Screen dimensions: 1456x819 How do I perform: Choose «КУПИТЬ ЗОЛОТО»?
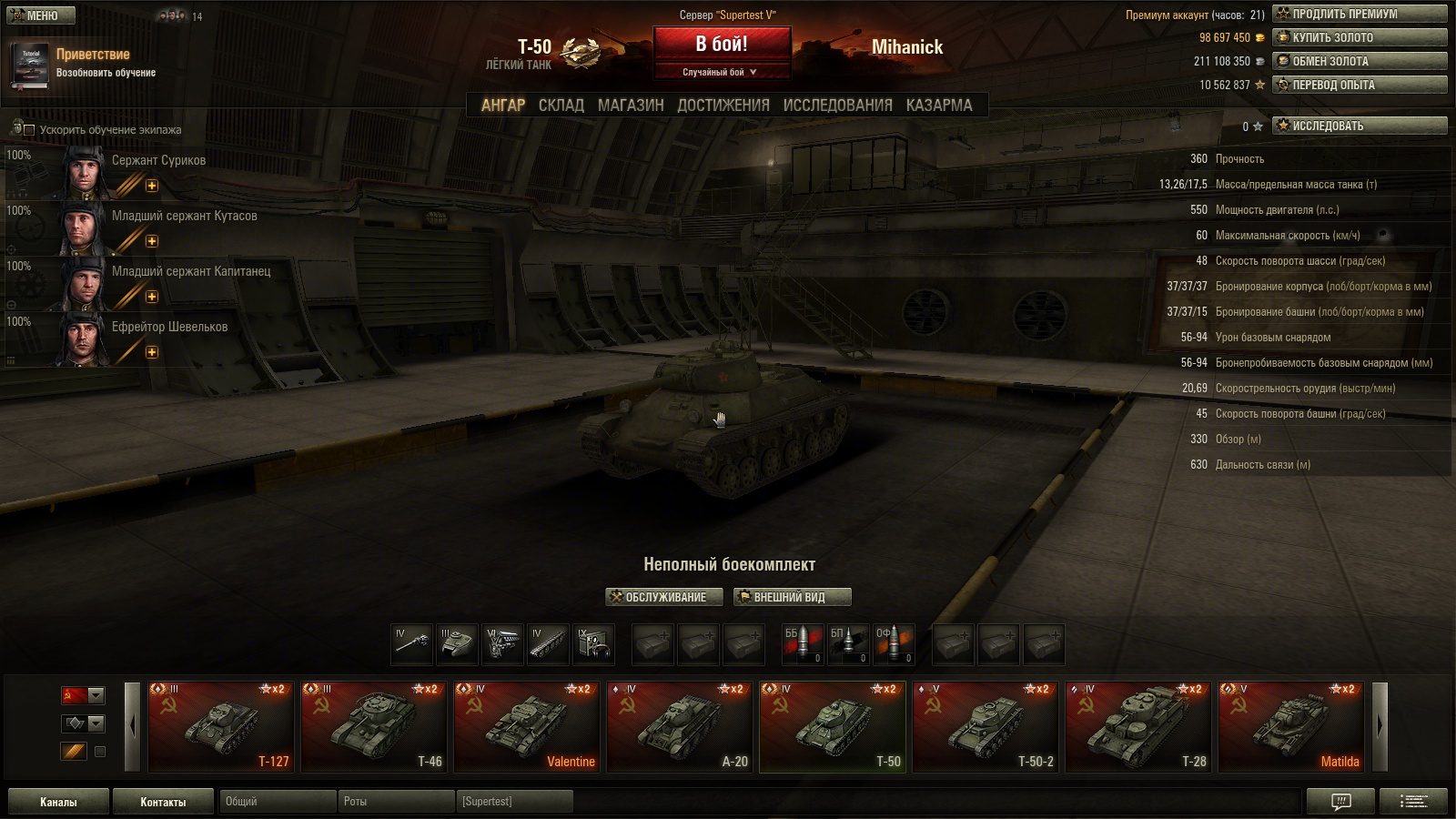tap(1360, 37)
